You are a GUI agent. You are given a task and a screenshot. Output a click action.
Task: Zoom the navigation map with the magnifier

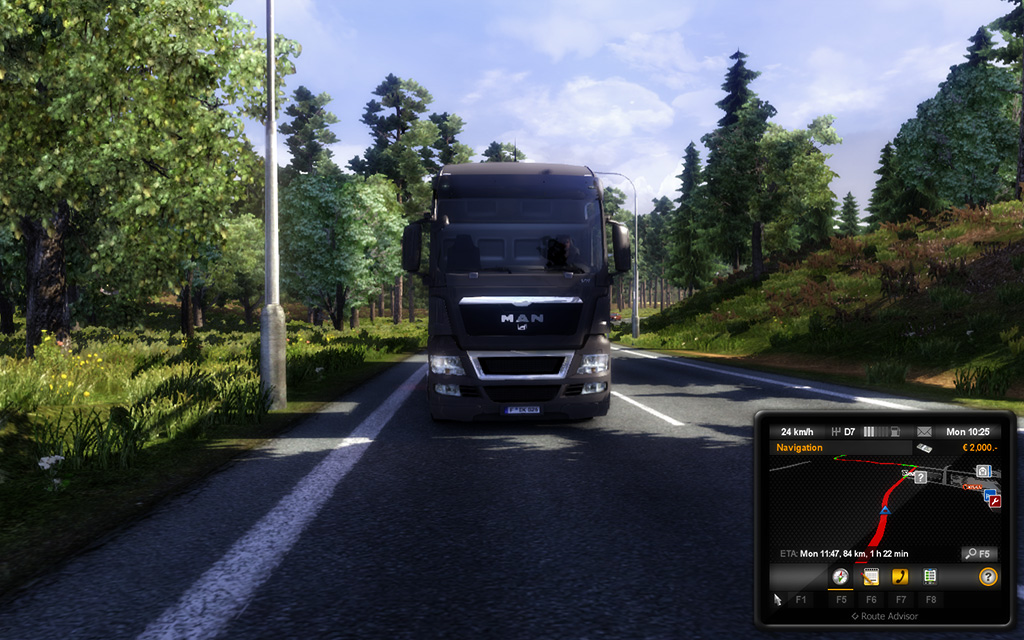pyautogui.click(x=978, y=553)
